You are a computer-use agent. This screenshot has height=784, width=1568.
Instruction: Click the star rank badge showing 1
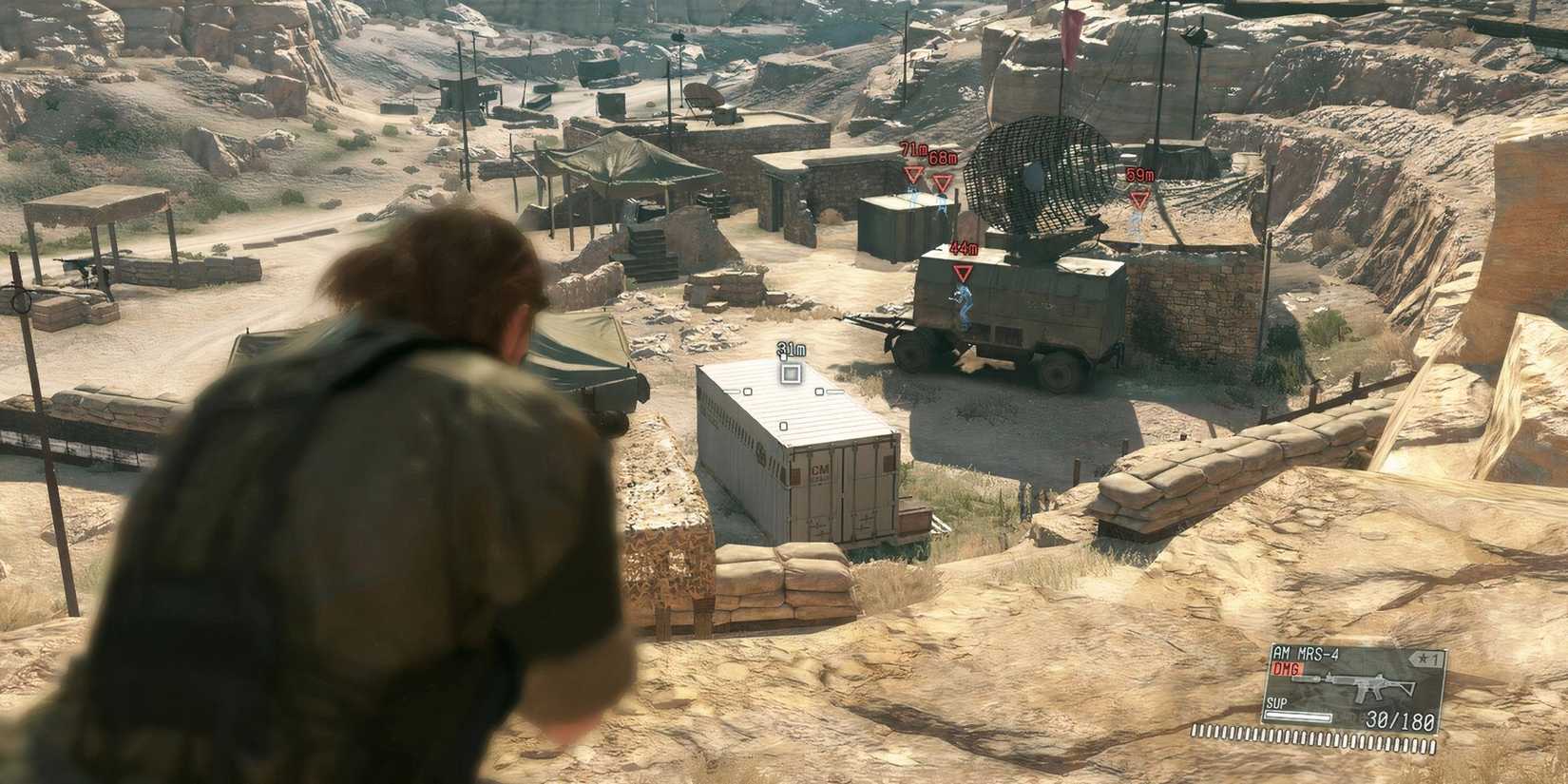(1425, 658)
